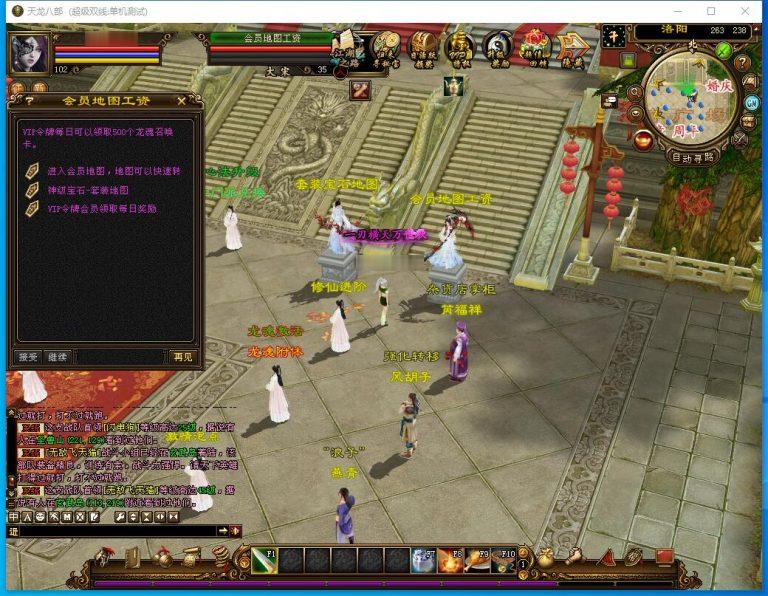
Task: Select the 神级宝石-套装地图 dialogue option
Action: [x=88, y=190]
